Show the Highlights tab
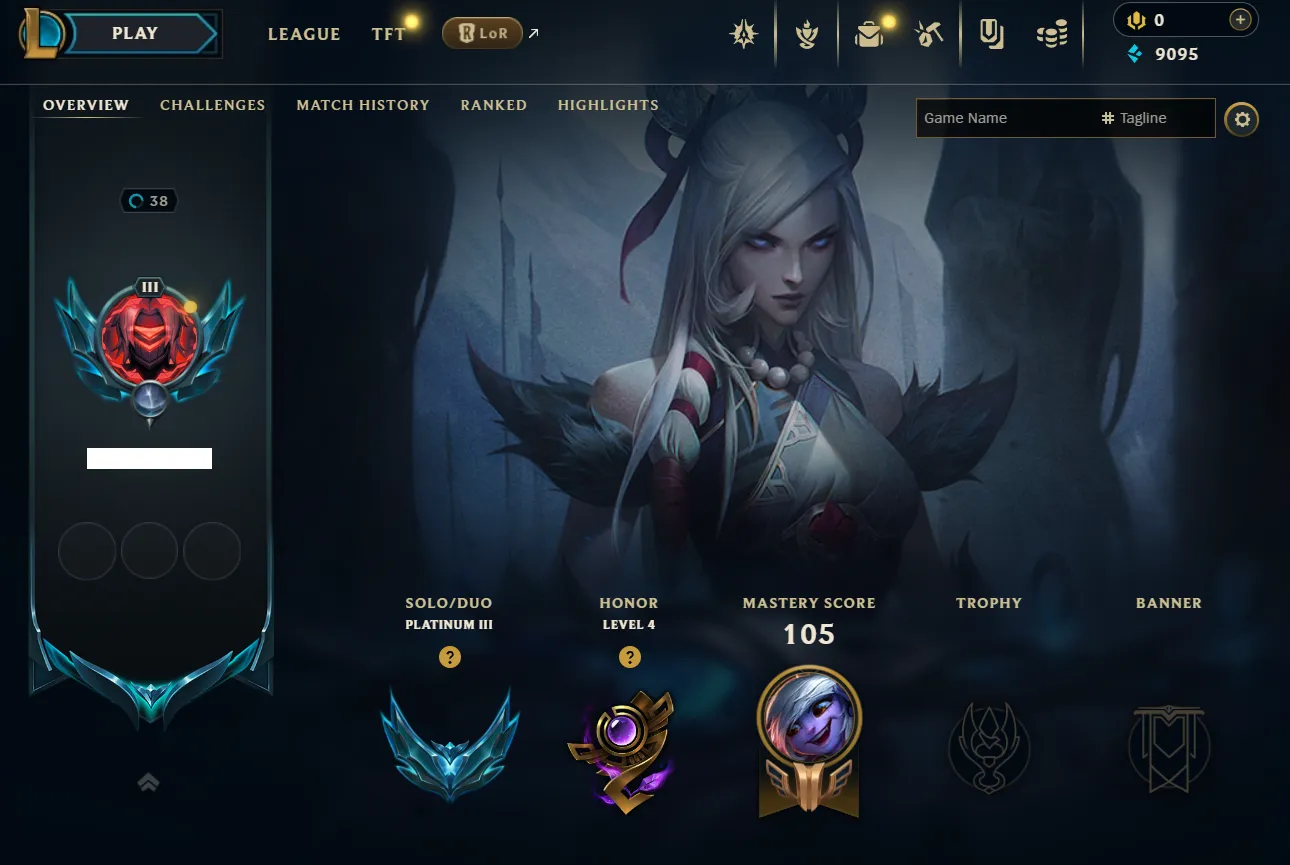The width and height of the screenshot is (1290, 865). click(608, 105)
